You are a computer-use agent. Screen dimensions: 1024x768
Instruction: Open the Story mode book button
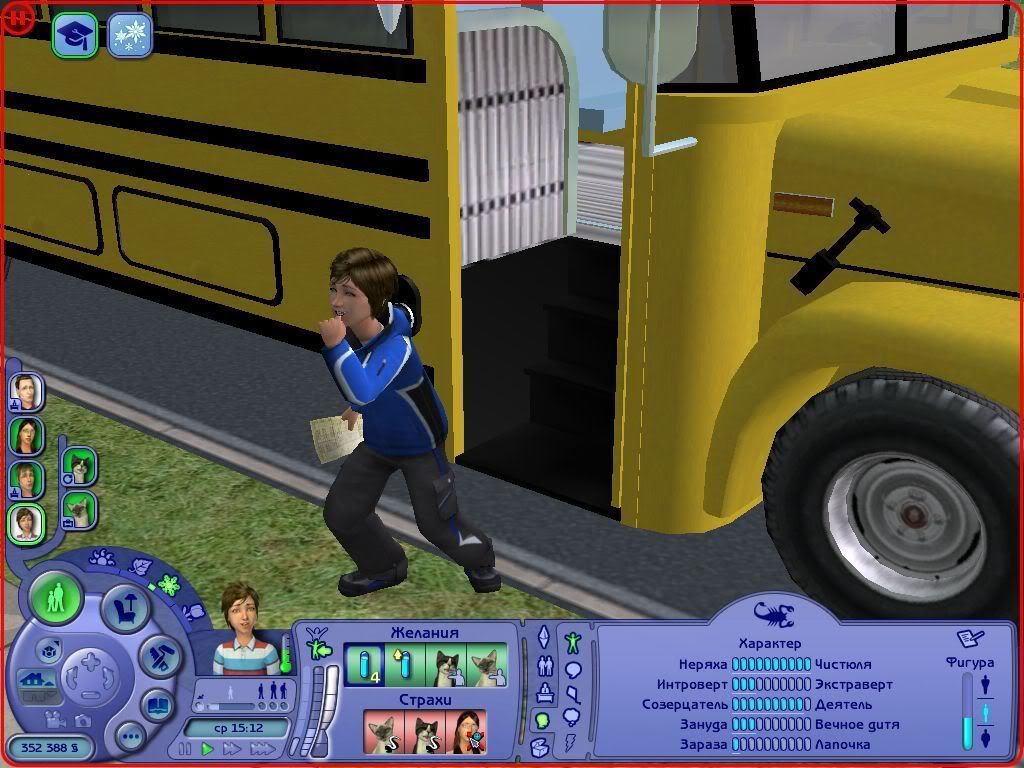158,706
